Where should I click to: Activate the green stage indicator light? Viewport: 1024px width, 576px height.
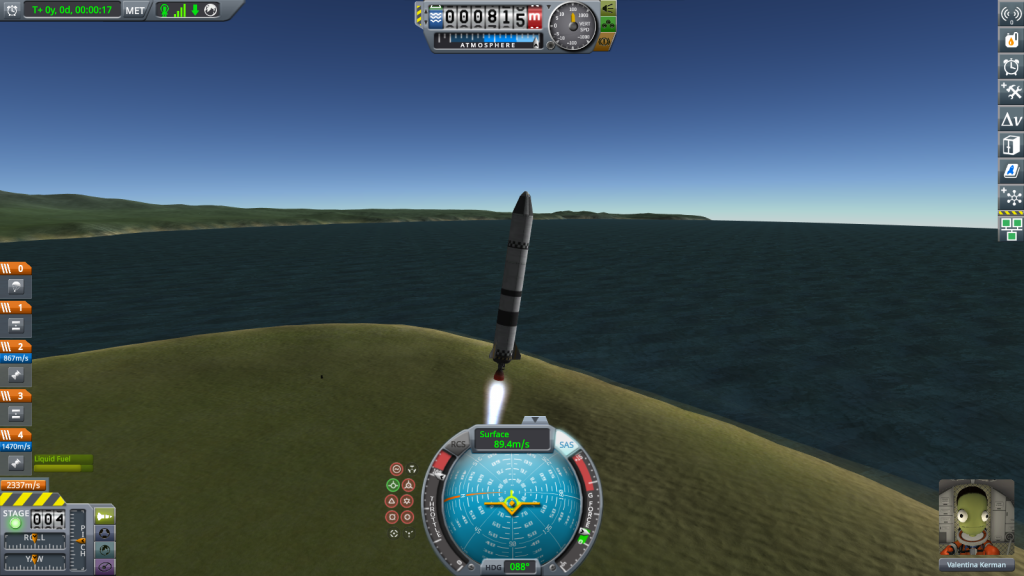pyautogui.click(x=15, y=522)
